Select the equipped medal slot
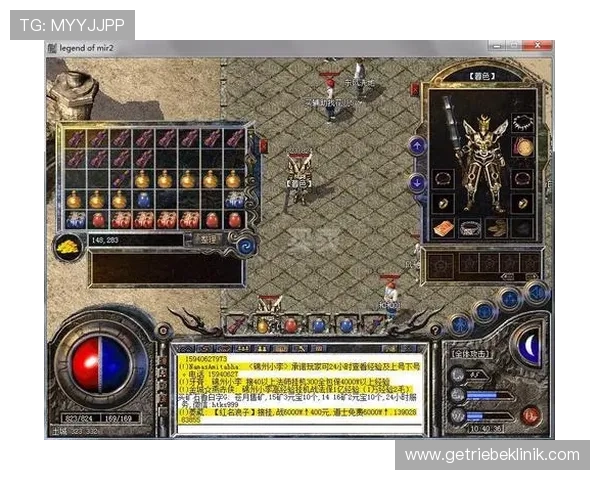Screen dimensions: 600x480 [522, 147]
